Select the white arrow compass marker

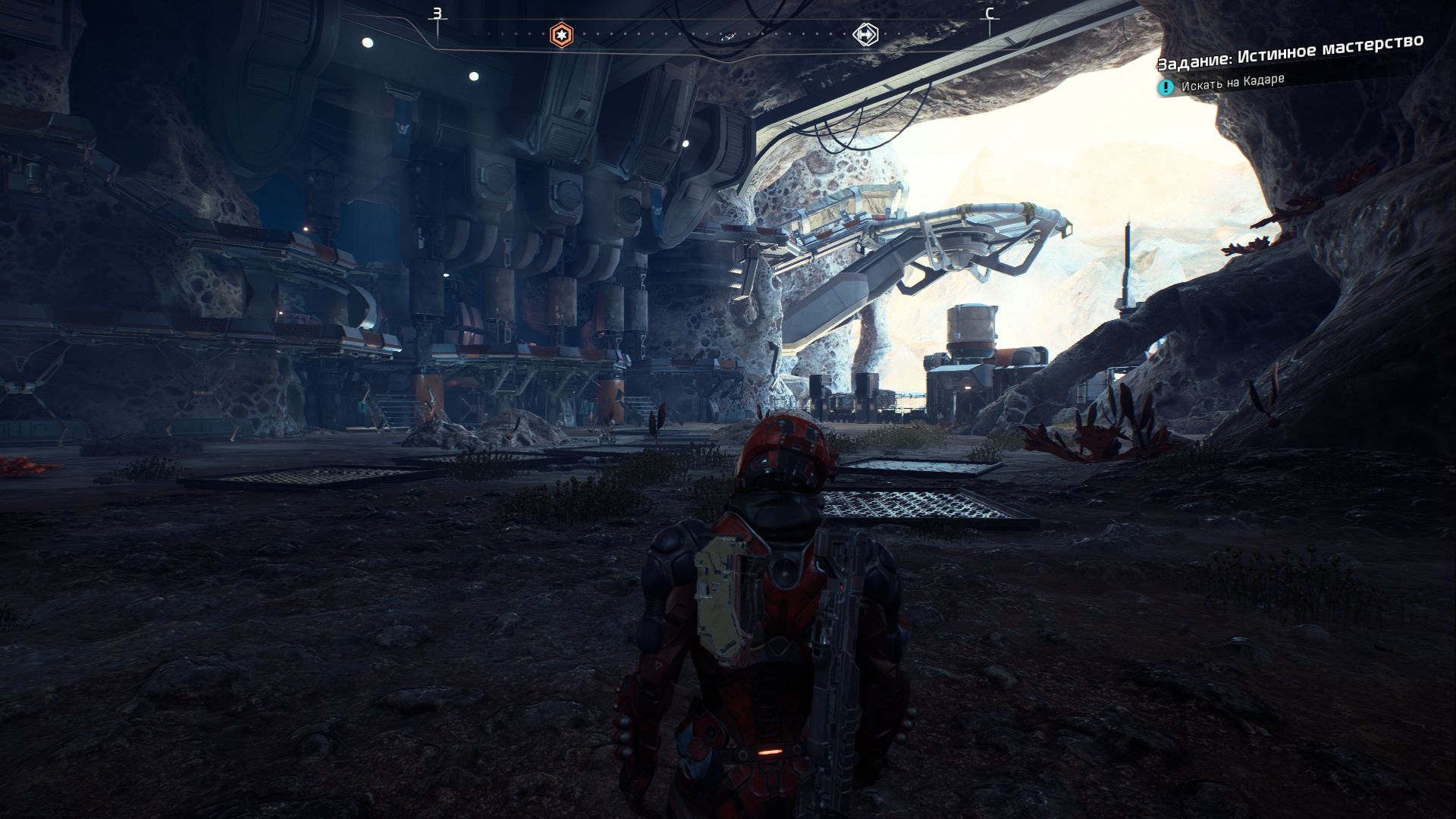tap(866, 34)
